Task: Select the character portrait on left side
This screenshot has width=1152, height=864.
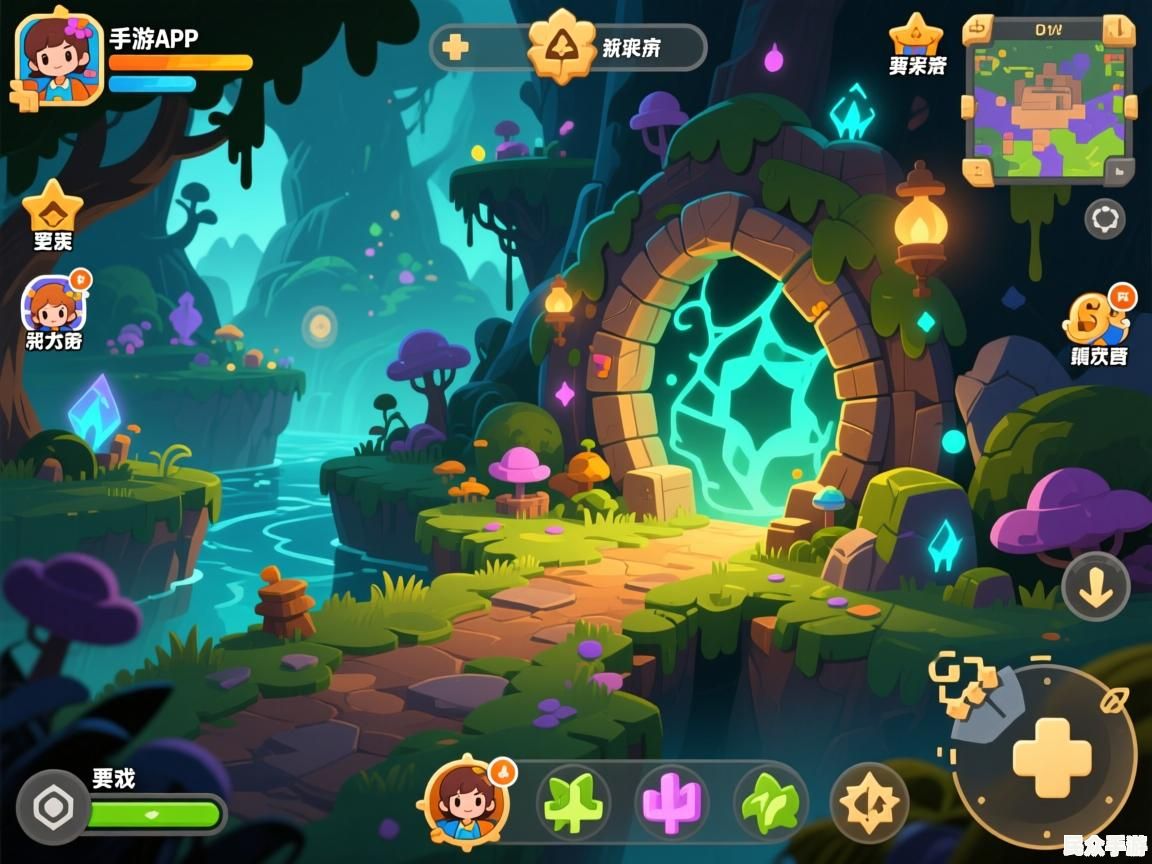Action: 54,305
